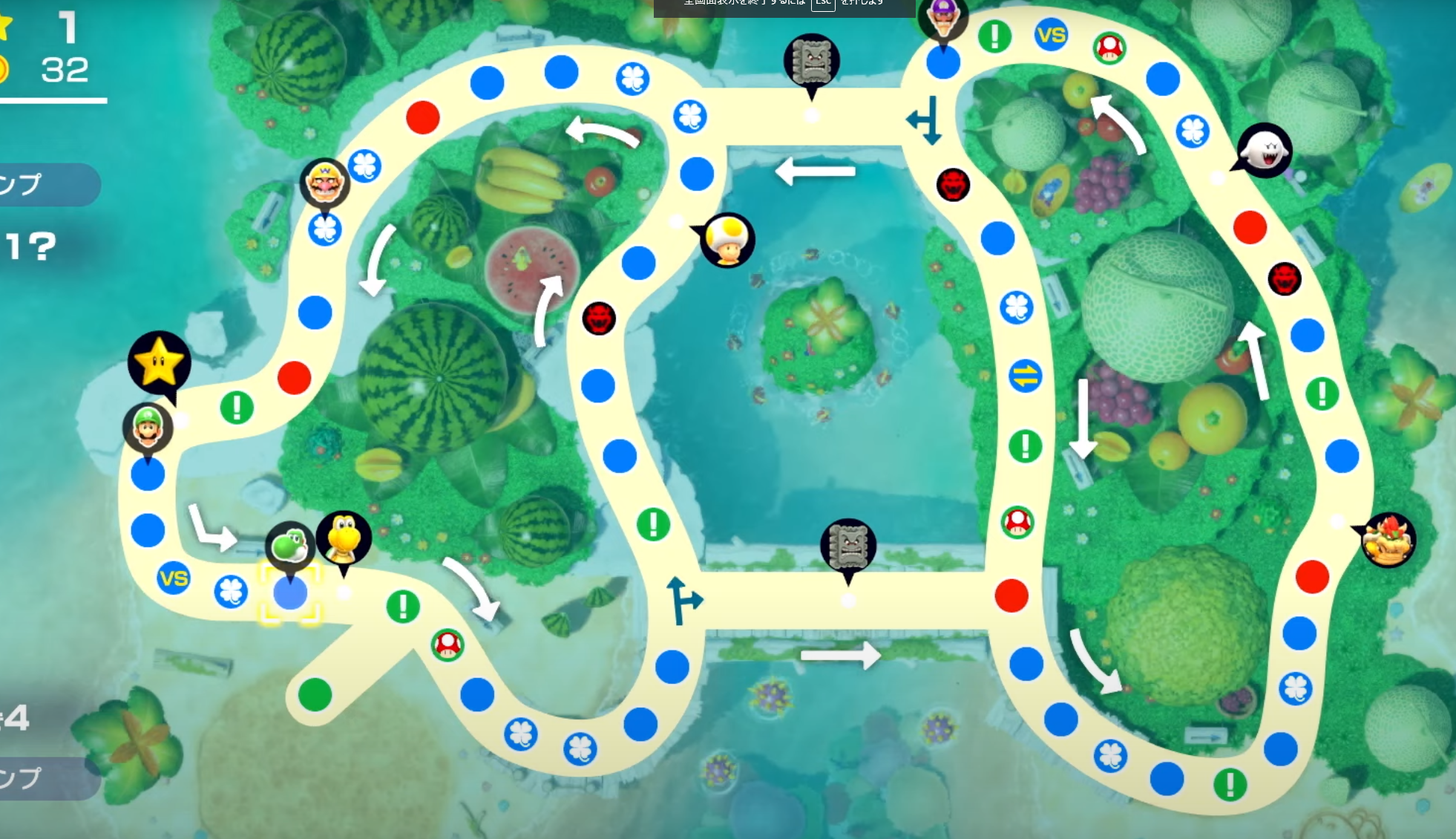The width and height of the screenshot is (1456, 839).
Task: Select Wario's player marker
Action: click(325, 182)
